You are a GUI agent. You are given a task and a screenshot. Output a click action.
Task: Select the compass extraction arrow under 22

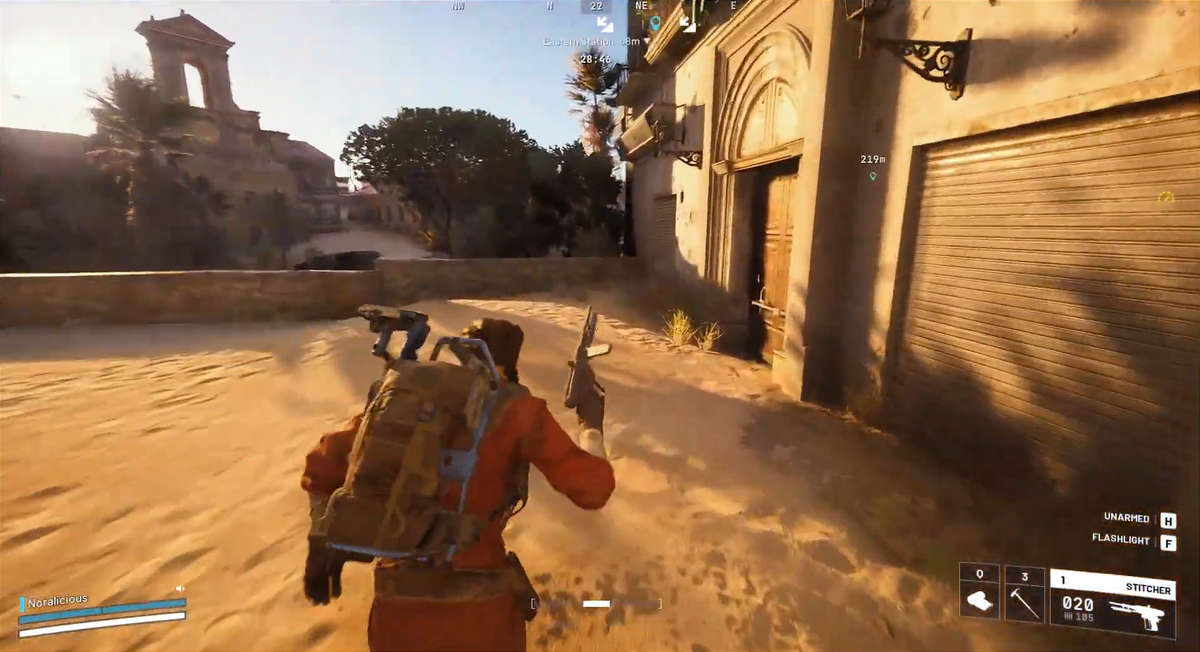(x=604, y=22)
